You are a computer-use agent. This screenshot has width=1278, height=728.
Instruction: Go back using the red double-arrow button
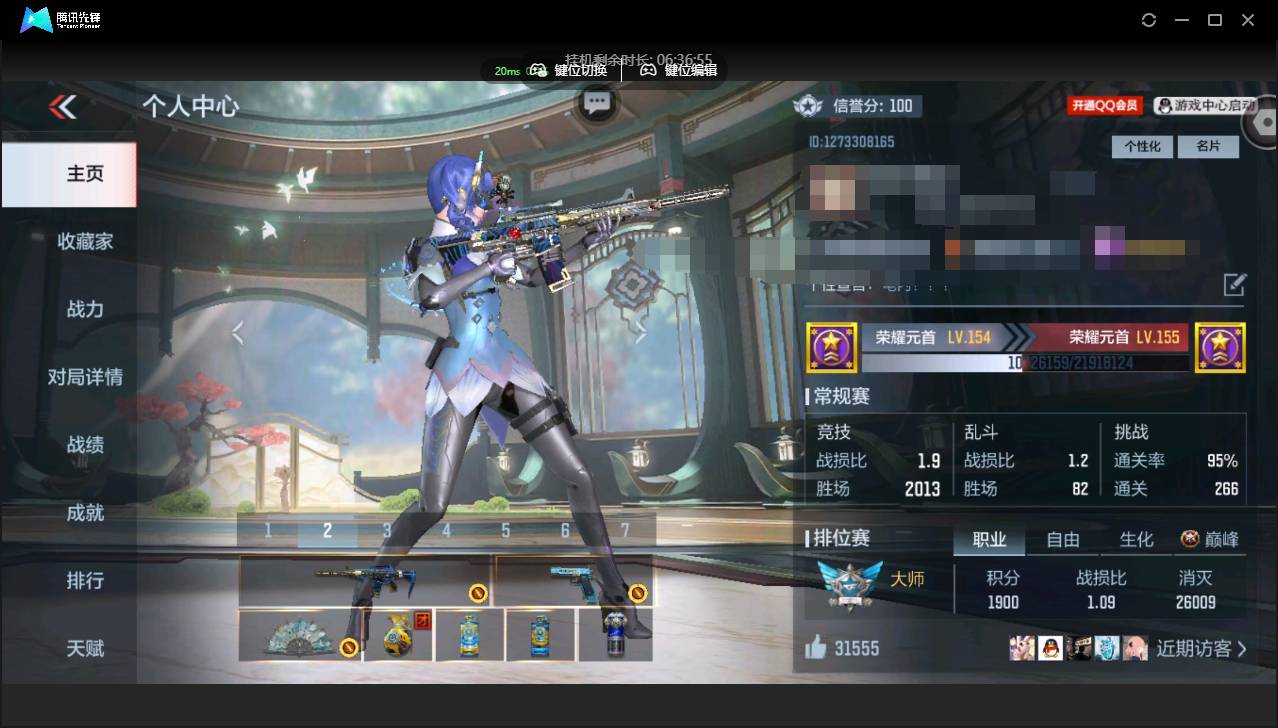tap(63, 107)
